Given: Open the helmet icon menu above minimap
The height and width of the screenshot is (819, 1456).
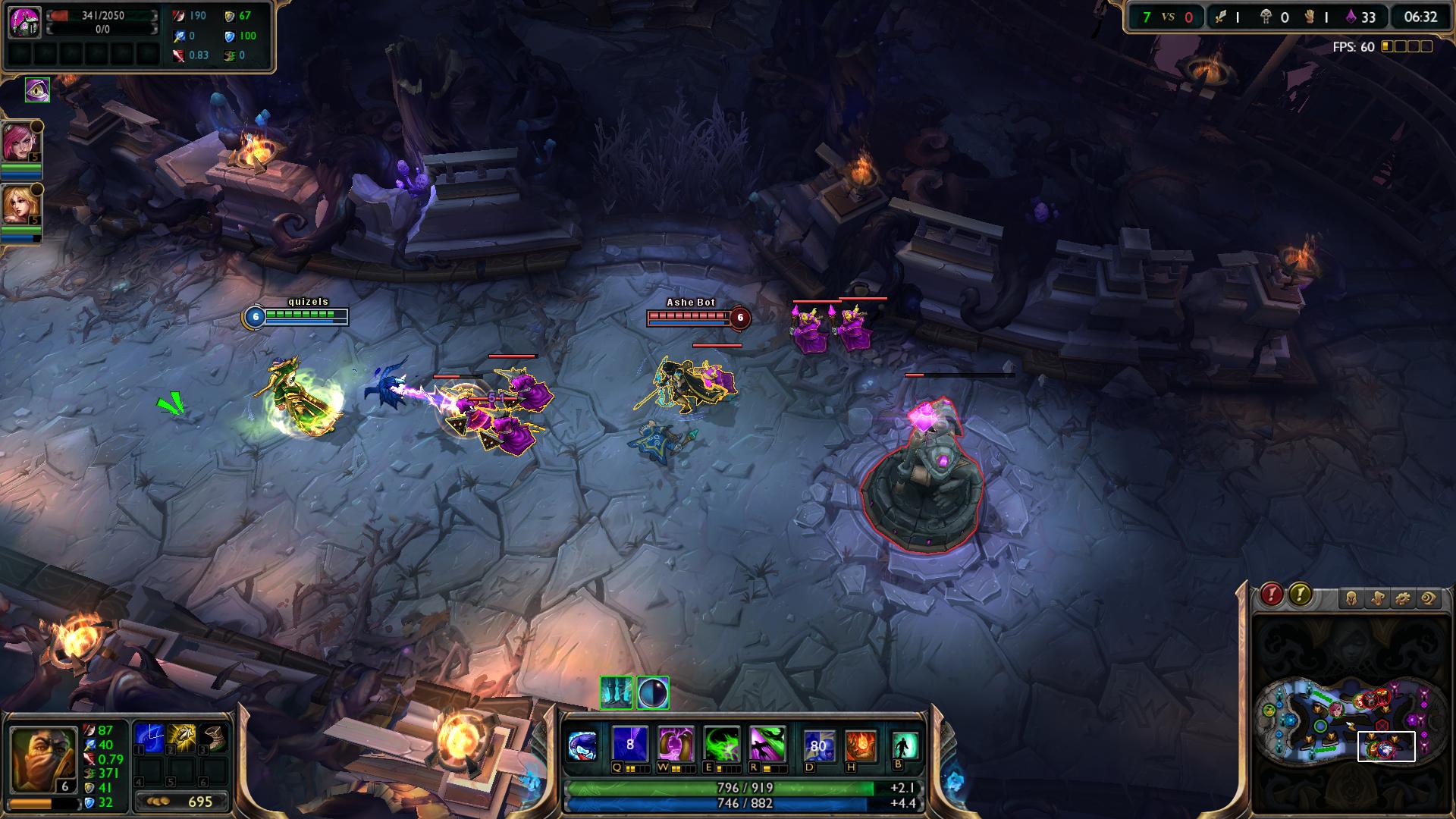Looking at the screenshot, I should pyautogui.click(x=1351, y=599).
